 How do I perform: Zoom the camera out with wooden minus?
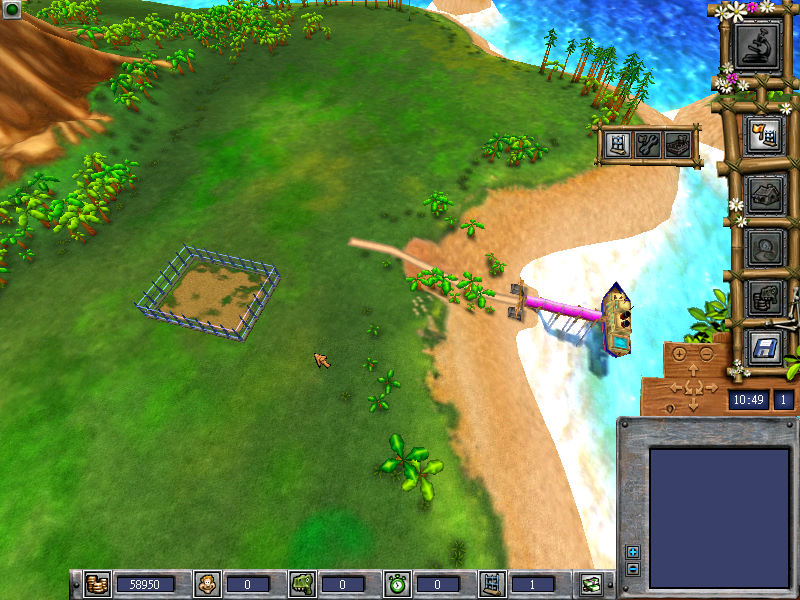click(705, 354)
